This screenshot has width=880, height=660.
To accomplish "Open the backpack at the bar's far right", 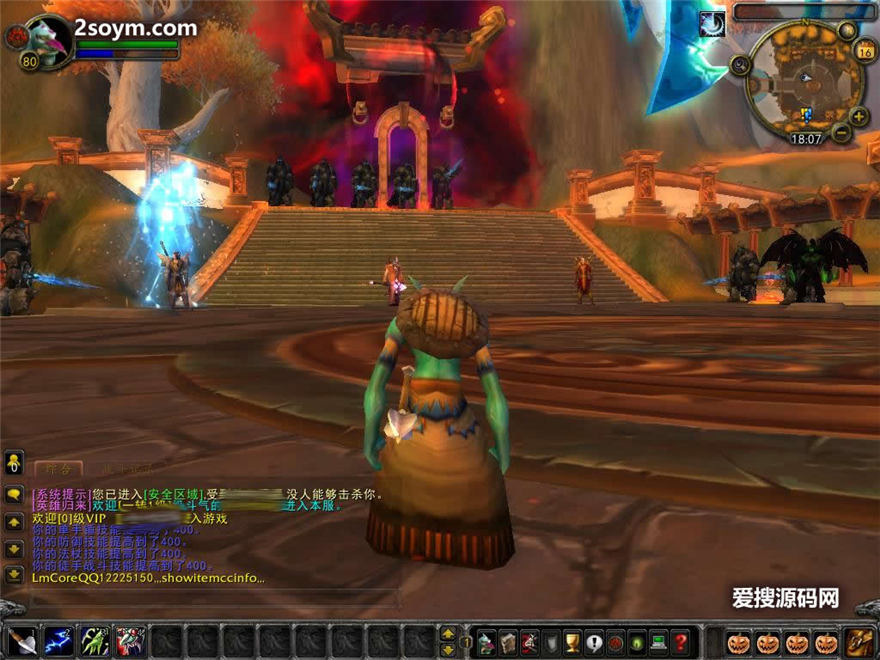I will [x=859, y=641].
